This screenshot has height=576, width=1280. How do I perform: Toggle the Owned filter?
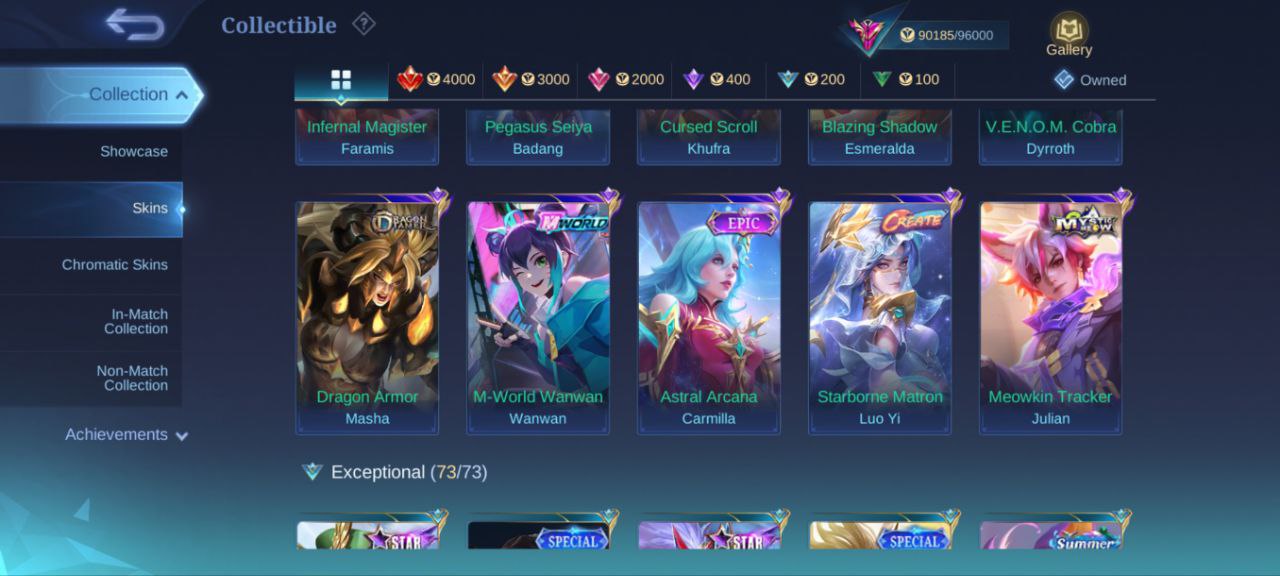pyautogui.click(x=1090, y=80)
